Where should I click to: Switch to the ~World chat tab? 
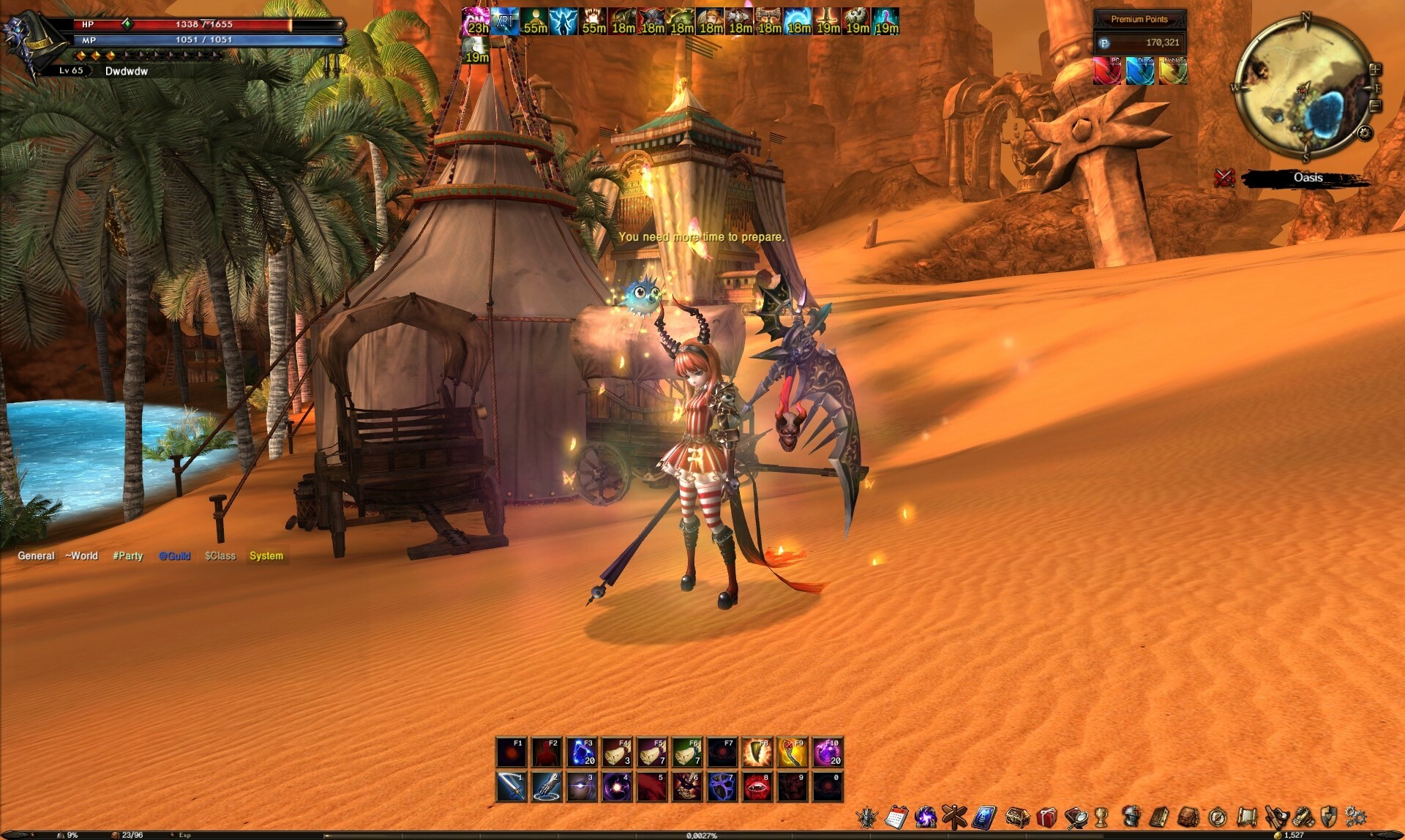[x=80, y=555]
